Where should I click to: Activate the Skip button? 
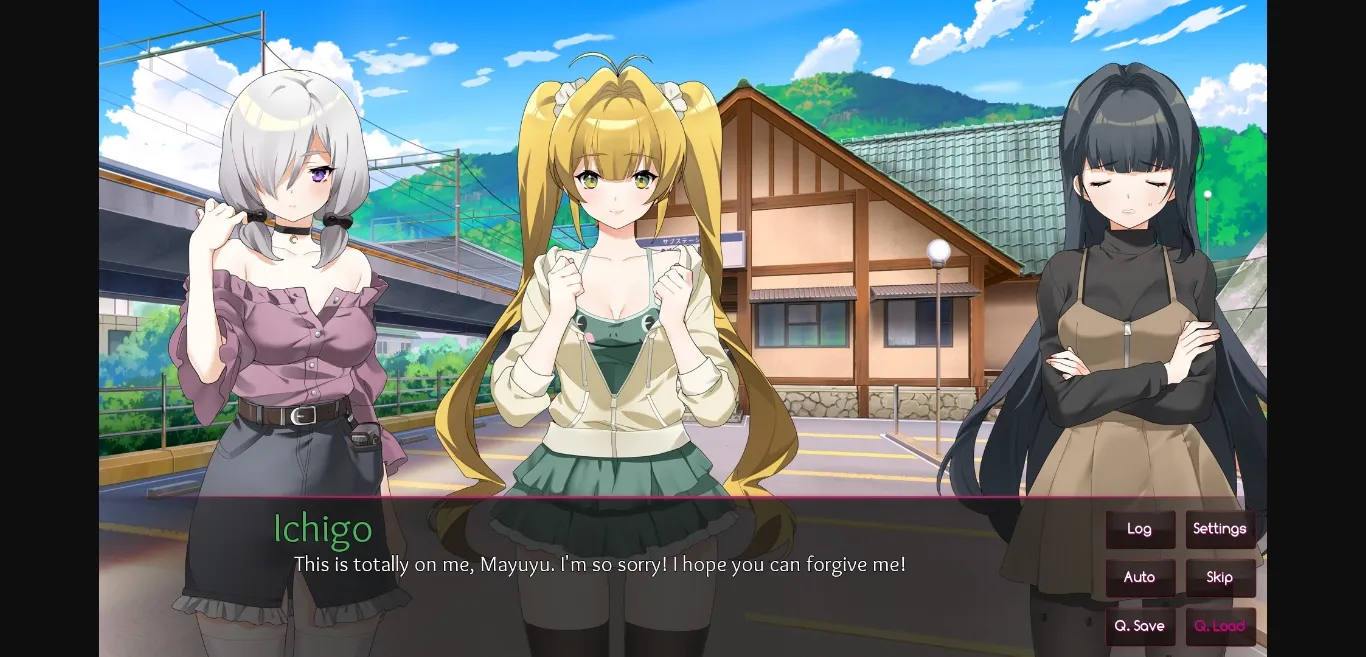coord(1220,577)
